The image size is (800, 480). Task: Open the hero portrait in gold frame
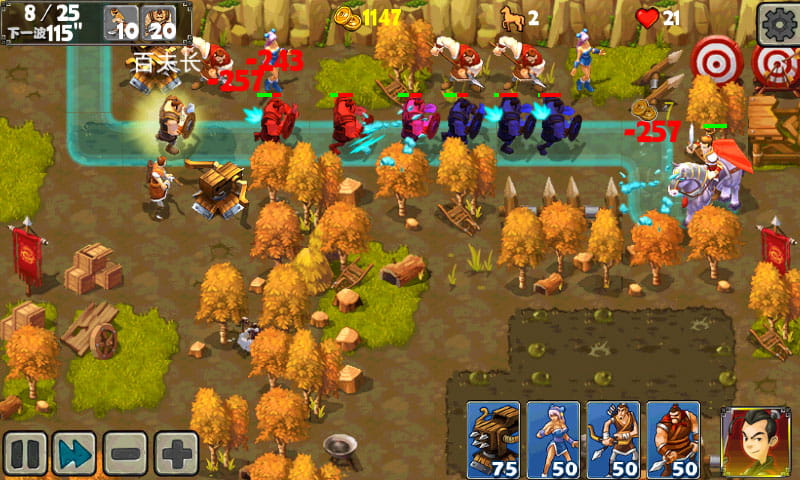coord(750,440)
